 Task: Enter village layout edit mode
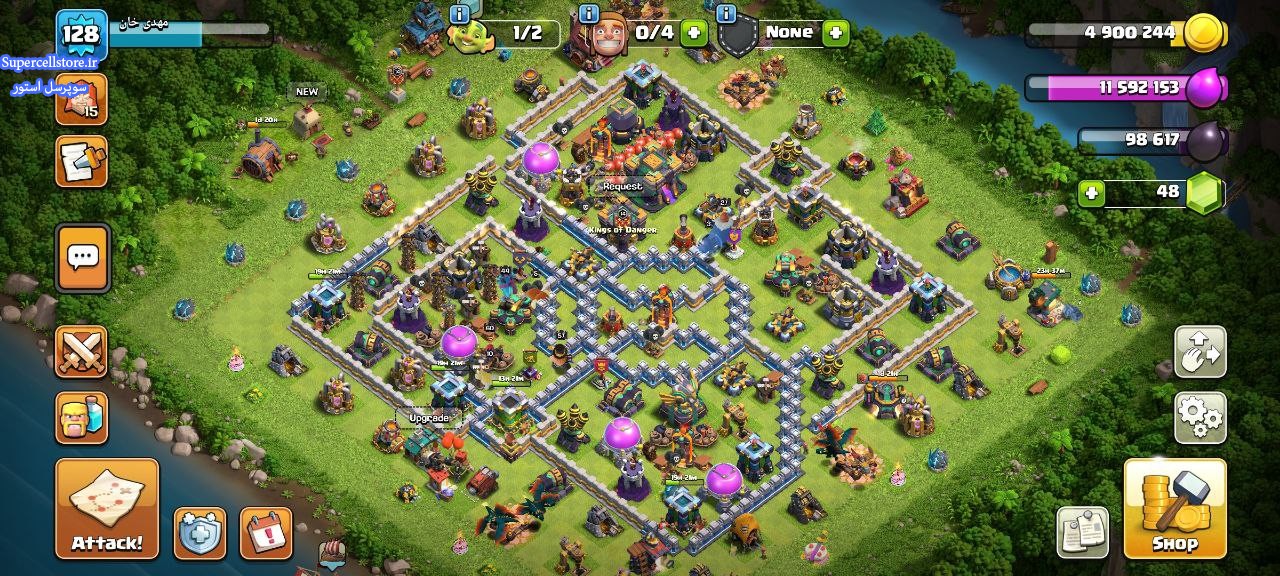1200,351
